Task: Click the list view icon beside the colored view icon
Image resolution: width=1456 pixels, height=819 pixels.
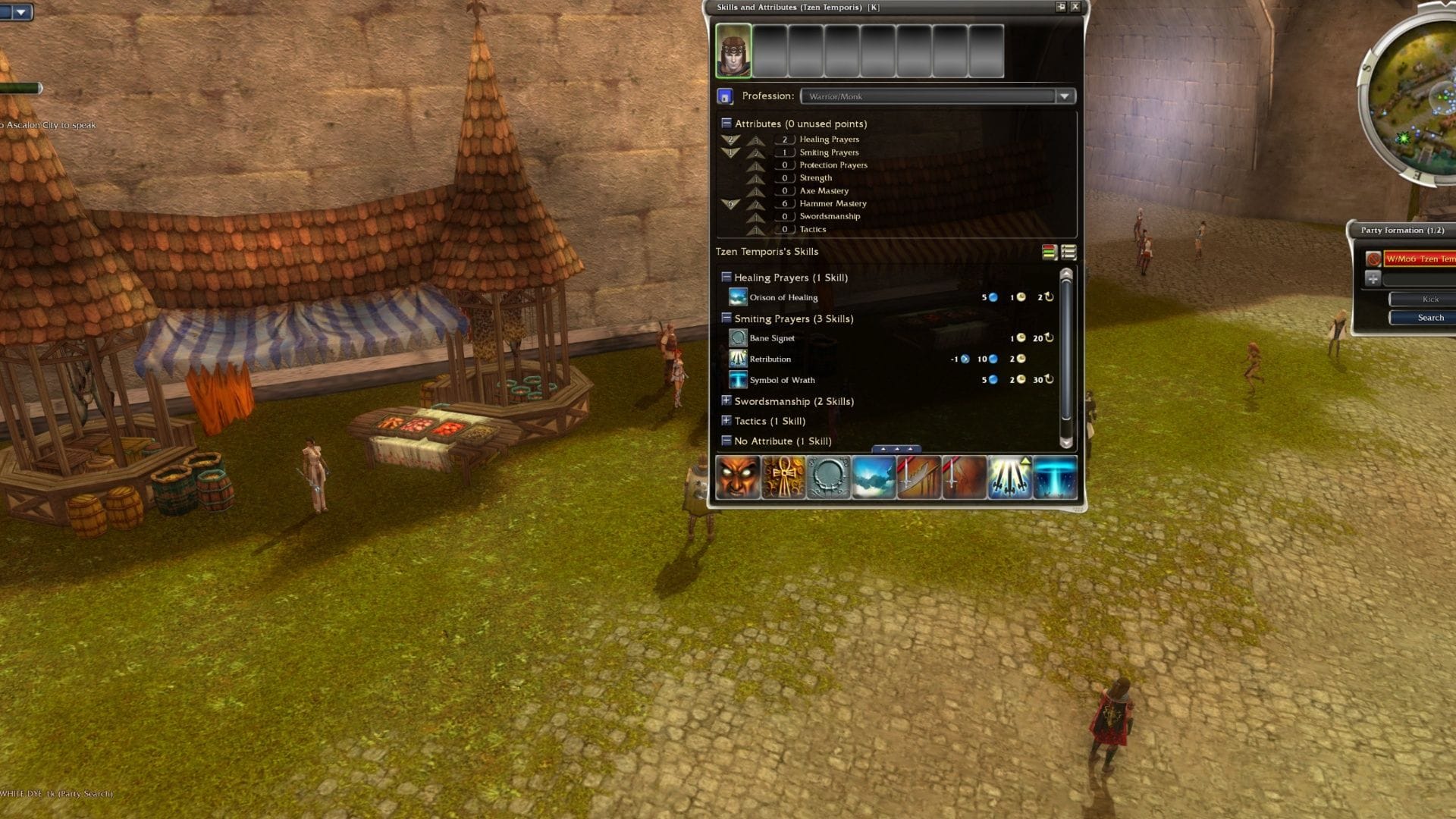Action: (x=1068, y=253)
